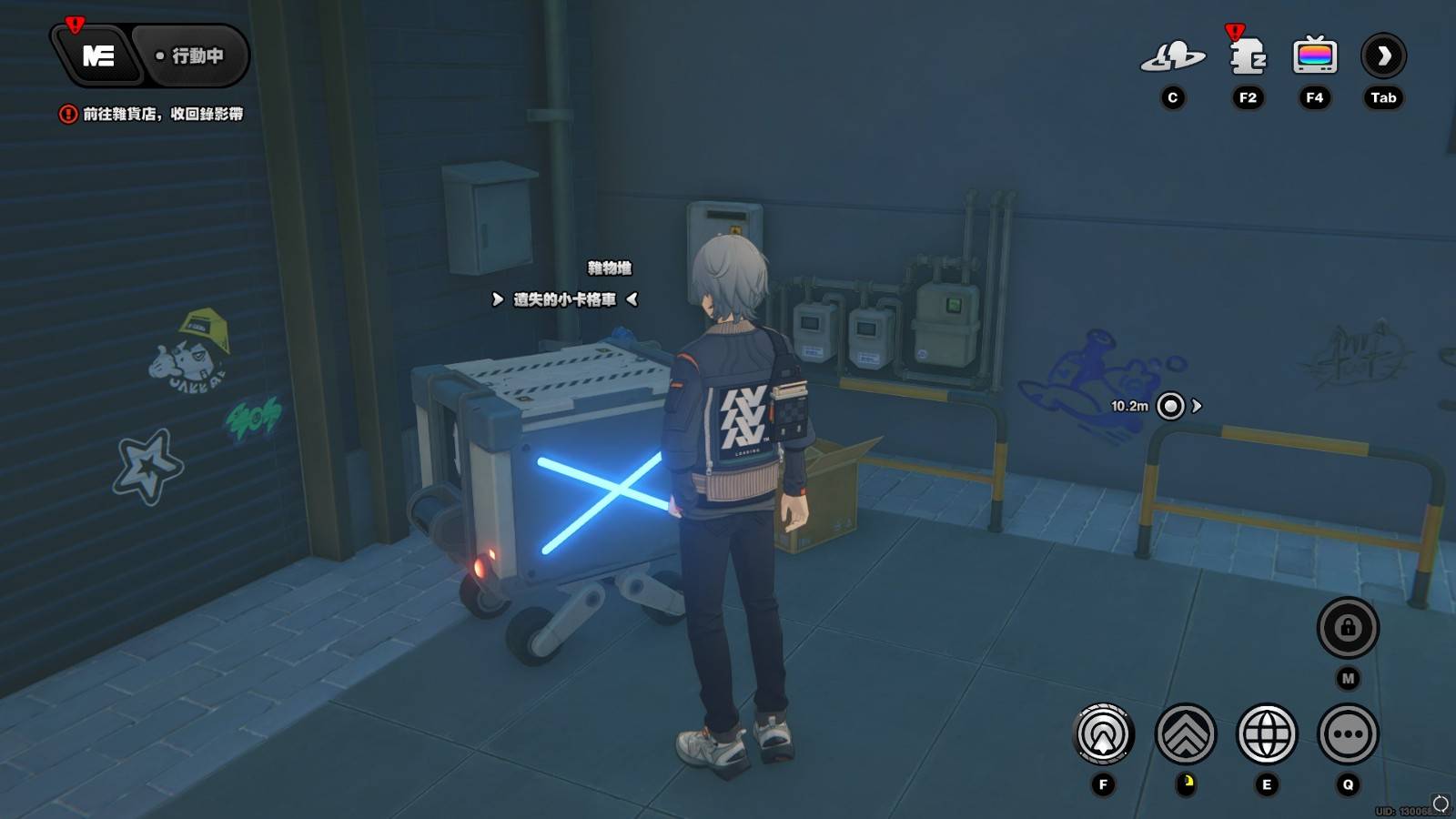The image size is (1456, 819).
Task: Open the ringed-planet icon menu
Action: (x=1172, y=56)
